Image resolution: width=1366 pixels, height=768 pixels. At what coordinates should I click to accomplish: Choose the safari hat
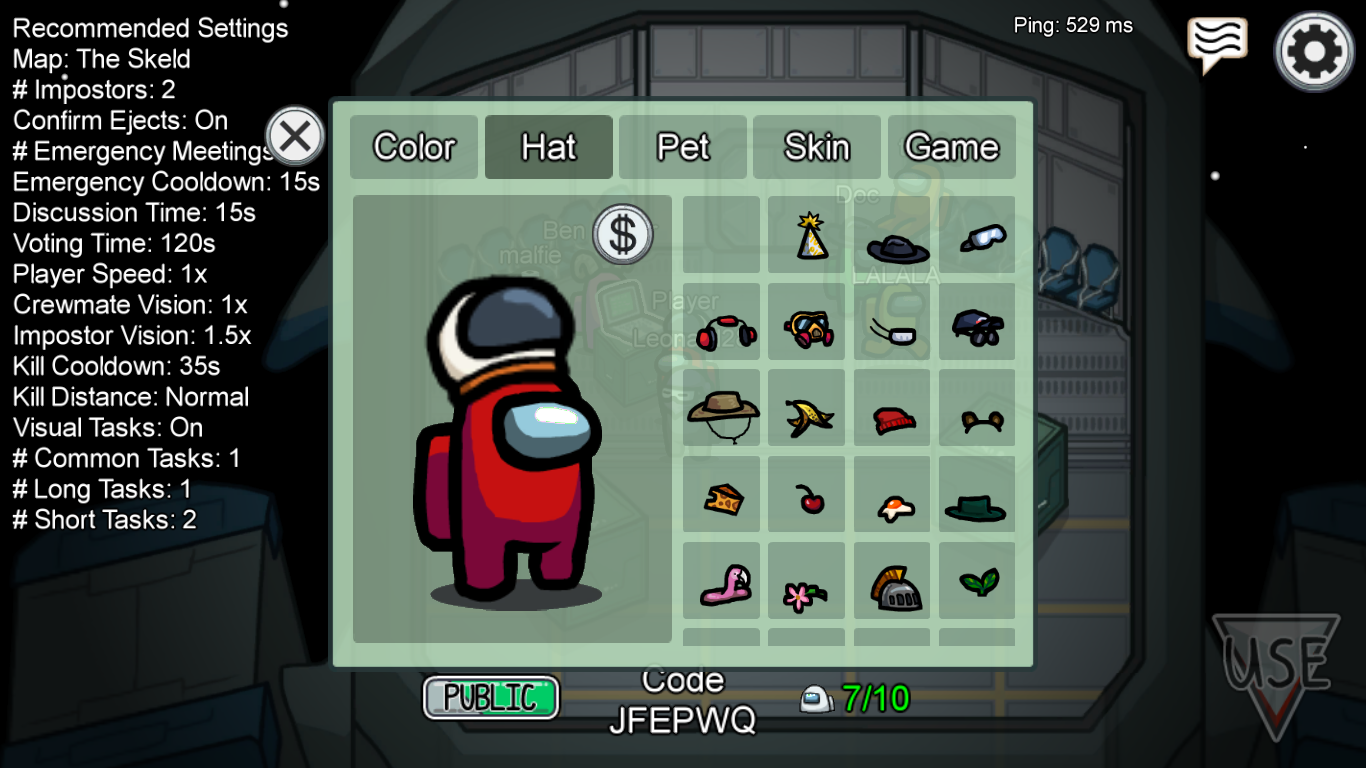tap(722, 409)
